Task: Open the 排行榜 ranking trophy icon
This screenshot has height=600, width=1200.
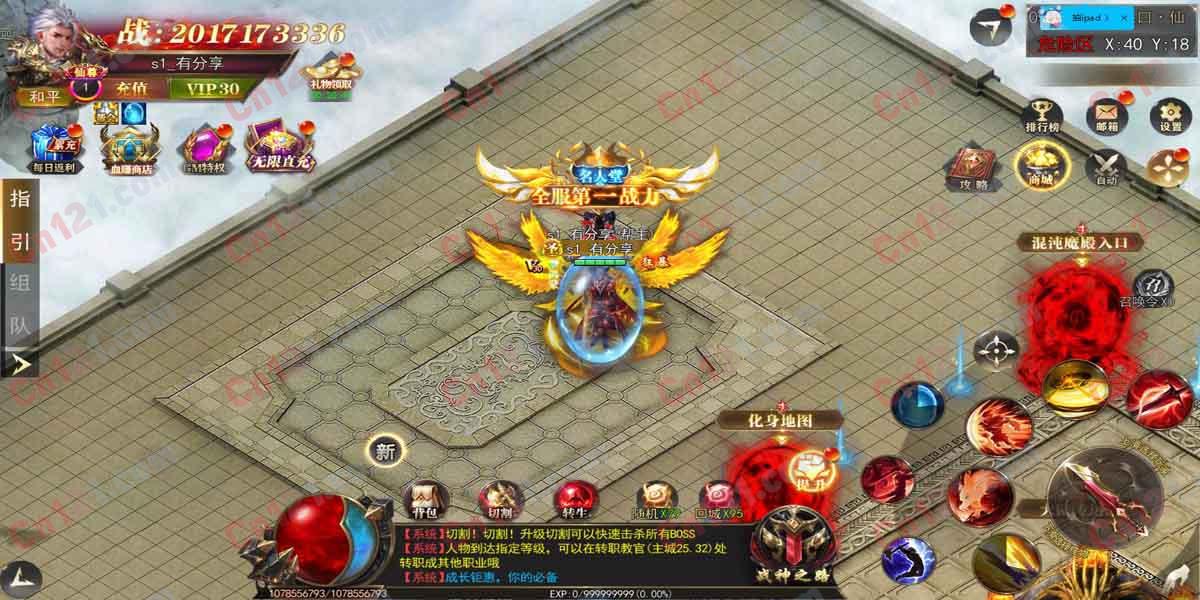Action: (1043, 116)
